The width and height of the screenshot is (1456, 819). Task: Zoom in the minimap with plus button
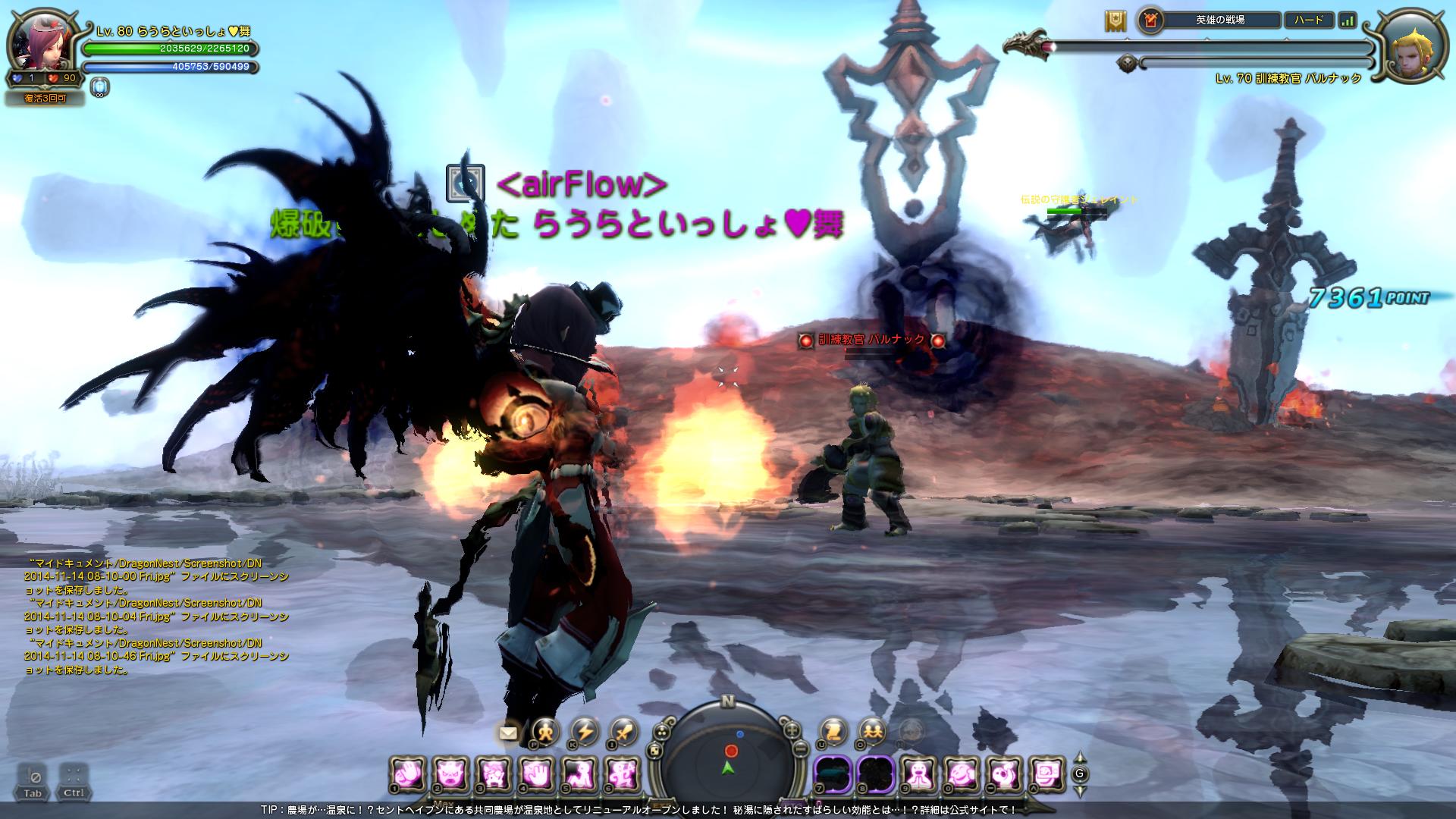pos(792,730)
